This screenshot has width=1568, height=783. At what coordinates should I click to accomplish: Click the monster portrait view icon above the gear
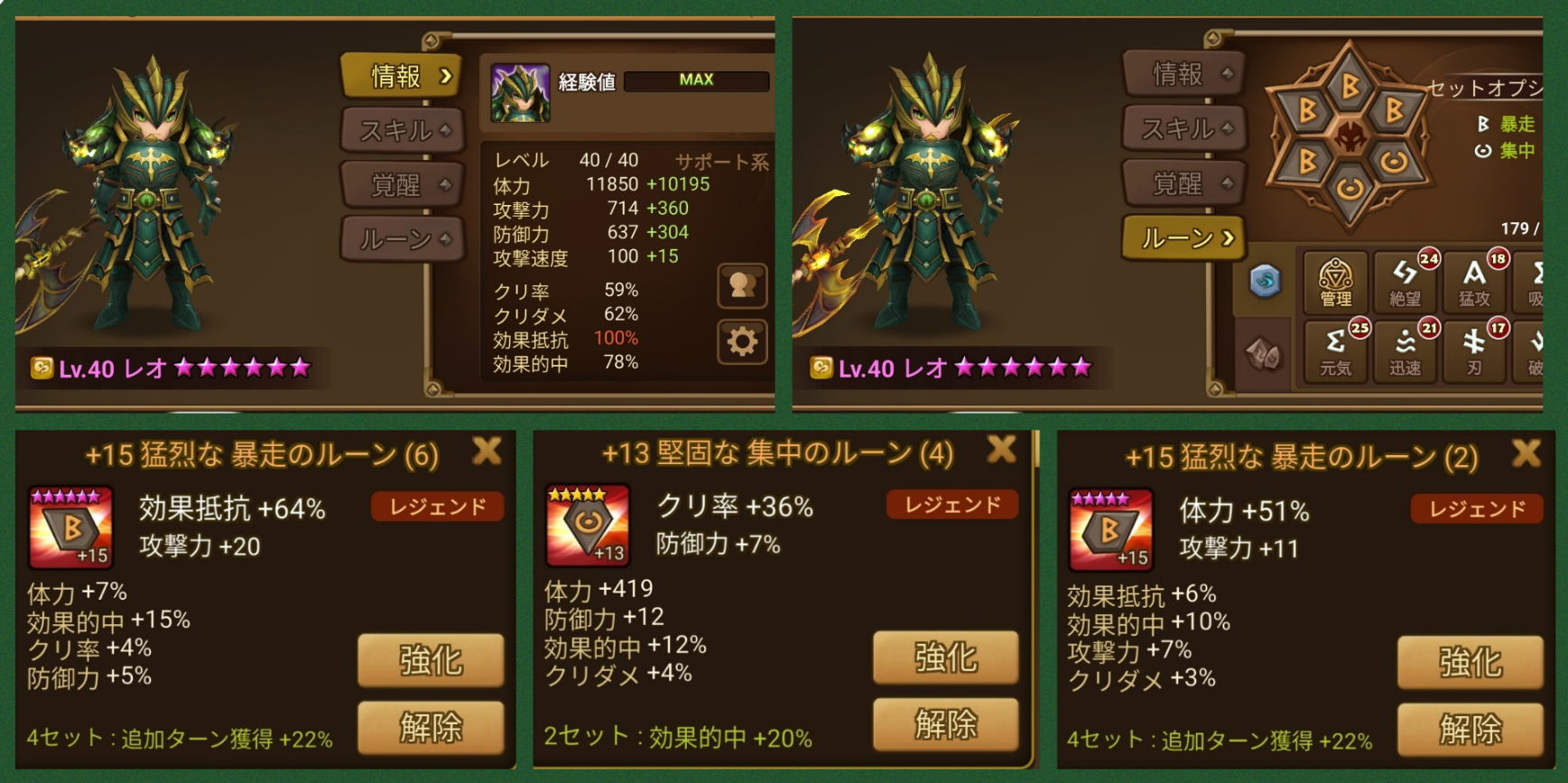click(x=740, y=285)
